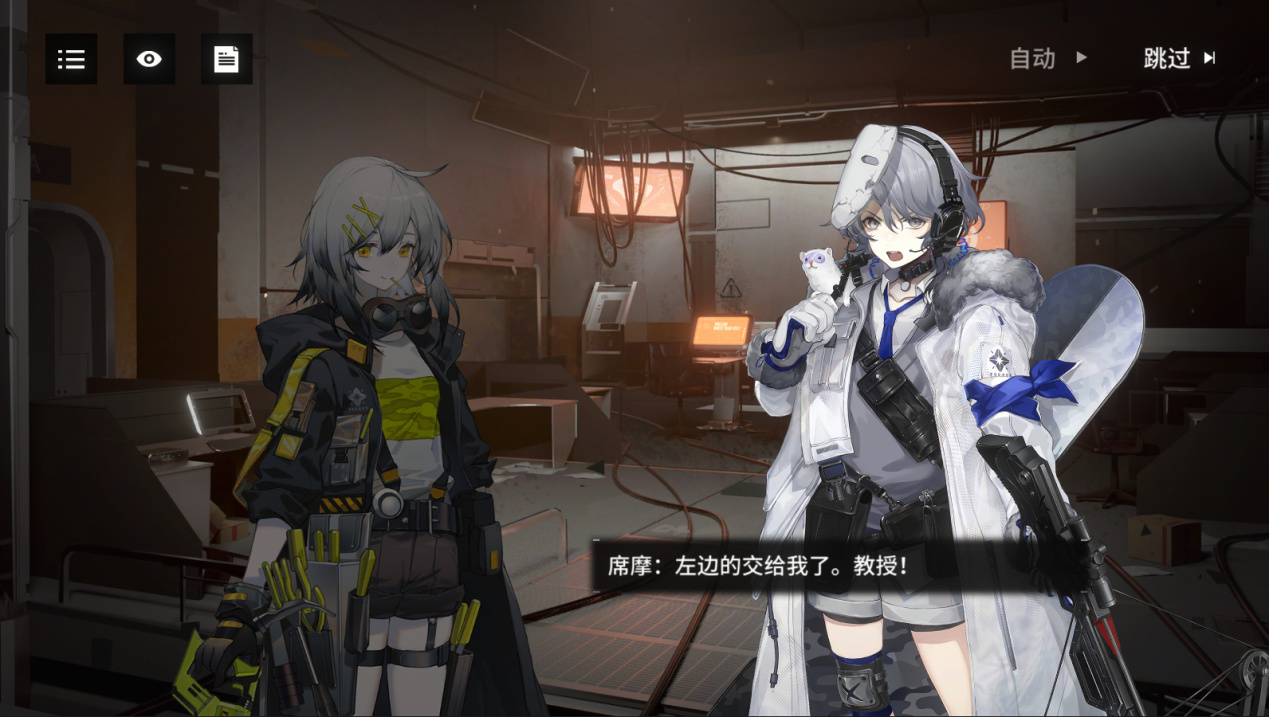Toggle the eye icon to hide interface
Screen dimensions: 1269x717
coord(149,59)
